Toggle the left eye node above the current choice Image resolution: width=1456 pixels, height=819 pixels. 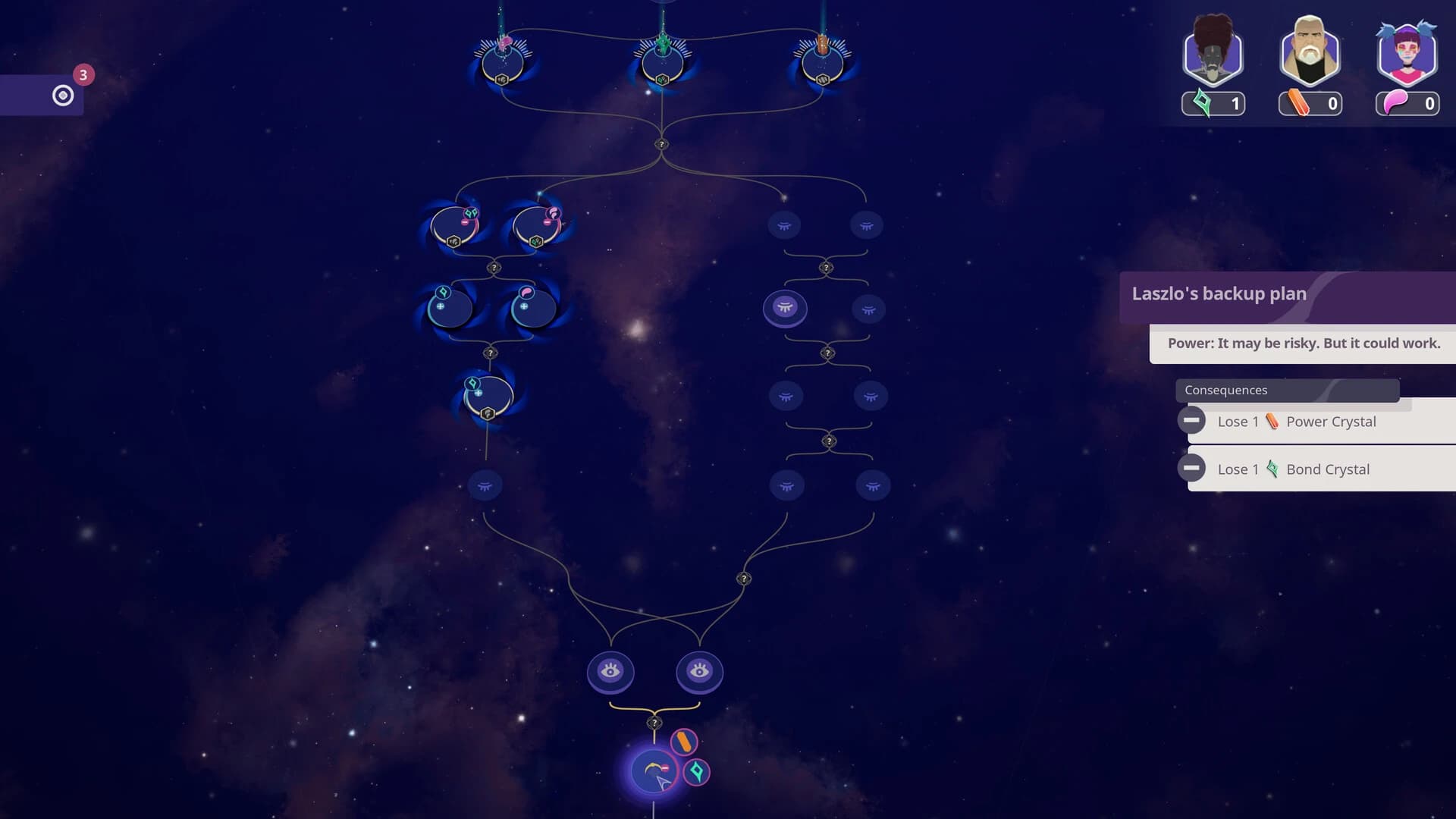click(x=611, y=672)
